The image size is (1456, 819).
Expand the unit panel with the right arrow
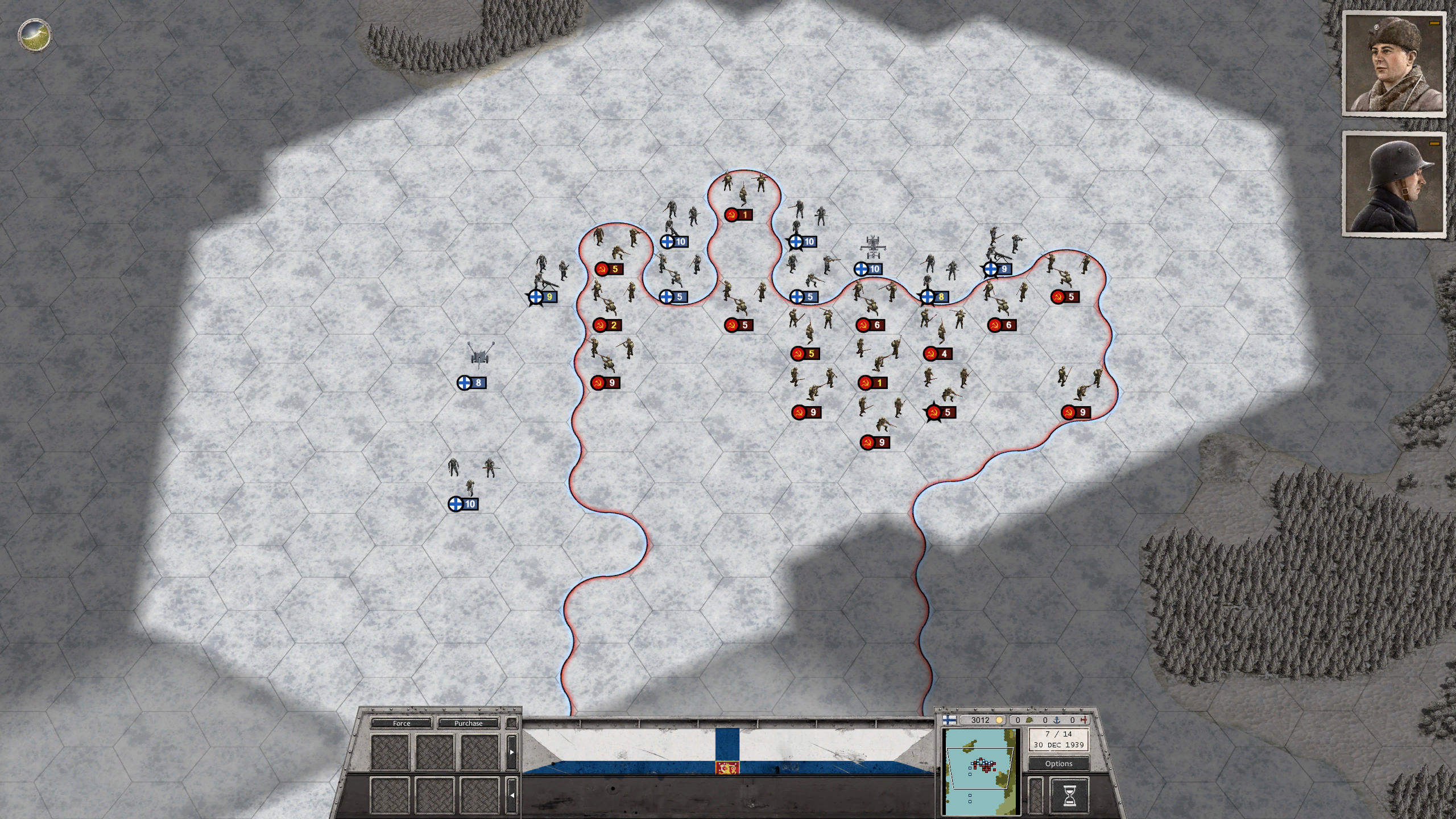[x=512, y=752]
